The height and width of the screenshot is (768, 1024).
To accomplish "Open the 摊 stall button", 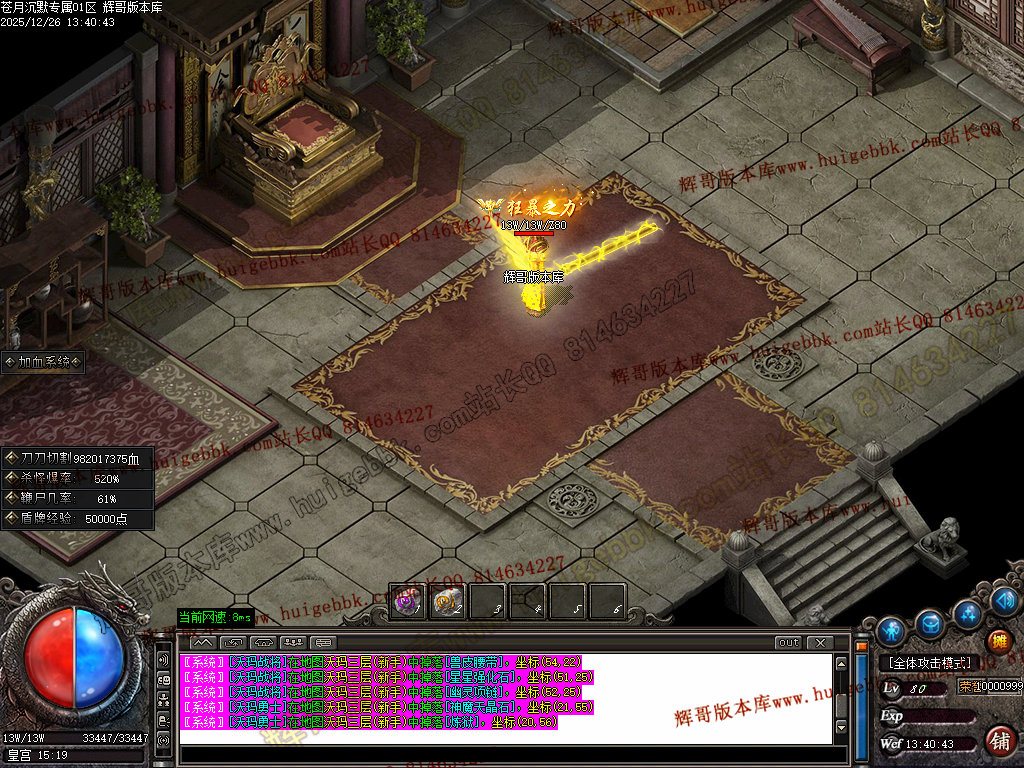I will (998, 641).
